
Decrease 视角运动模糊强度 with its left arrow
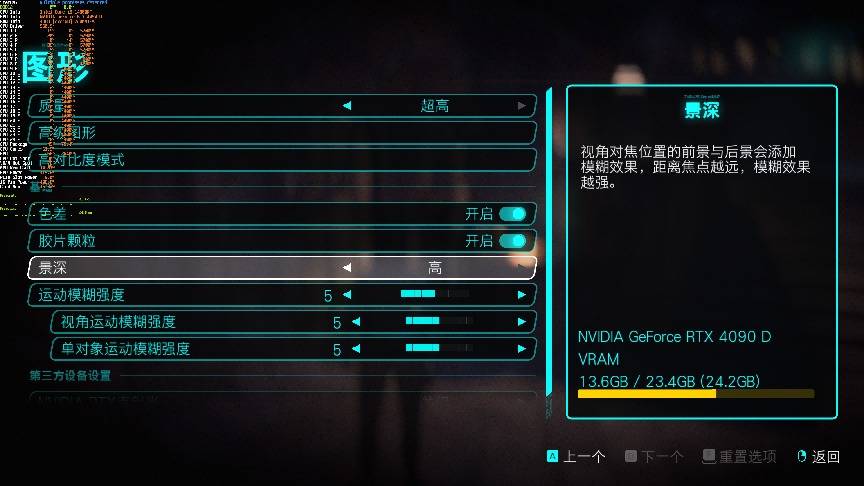pos(356,322)
